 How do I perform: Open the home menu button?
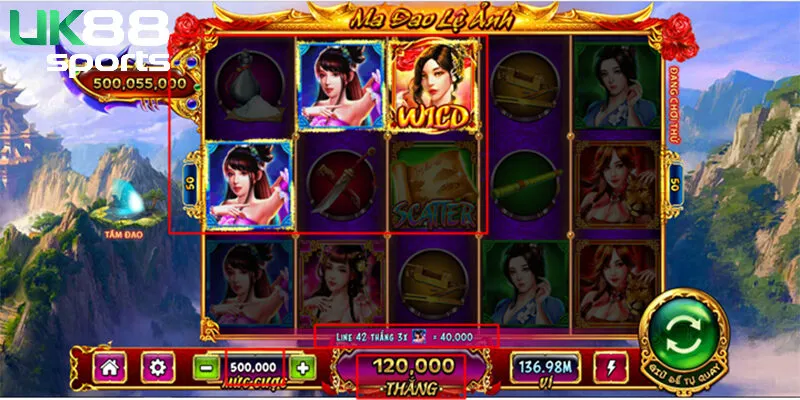[x=109, y=367]
